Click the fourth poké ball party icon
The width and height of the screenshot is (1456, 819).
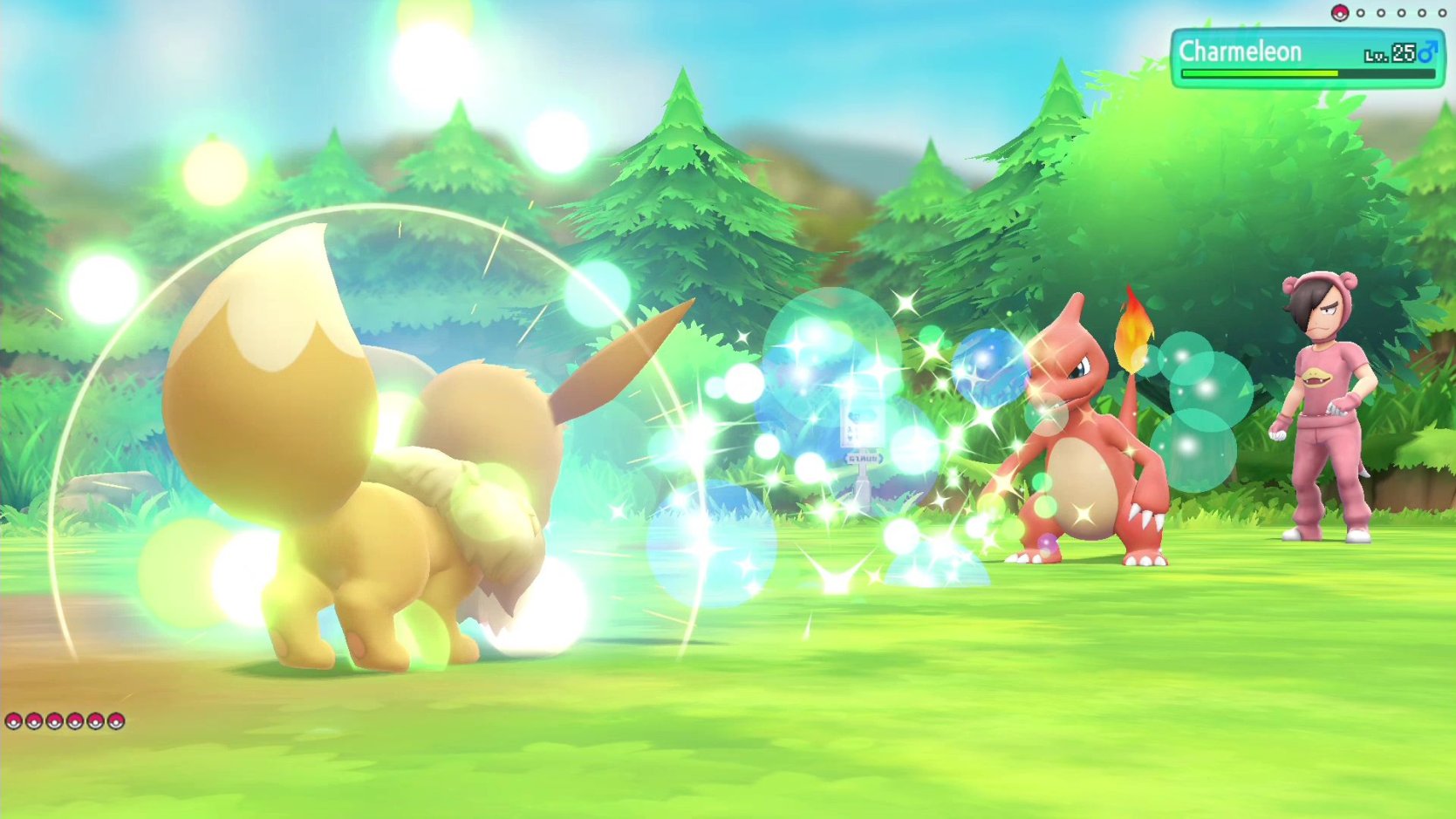tap(75, 722)
